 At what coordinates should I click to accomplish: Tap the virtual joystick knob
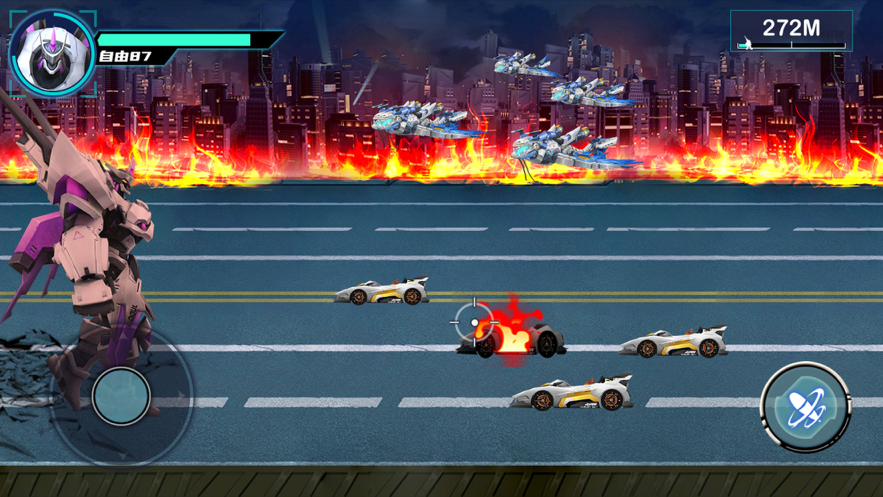coord(121,396)
